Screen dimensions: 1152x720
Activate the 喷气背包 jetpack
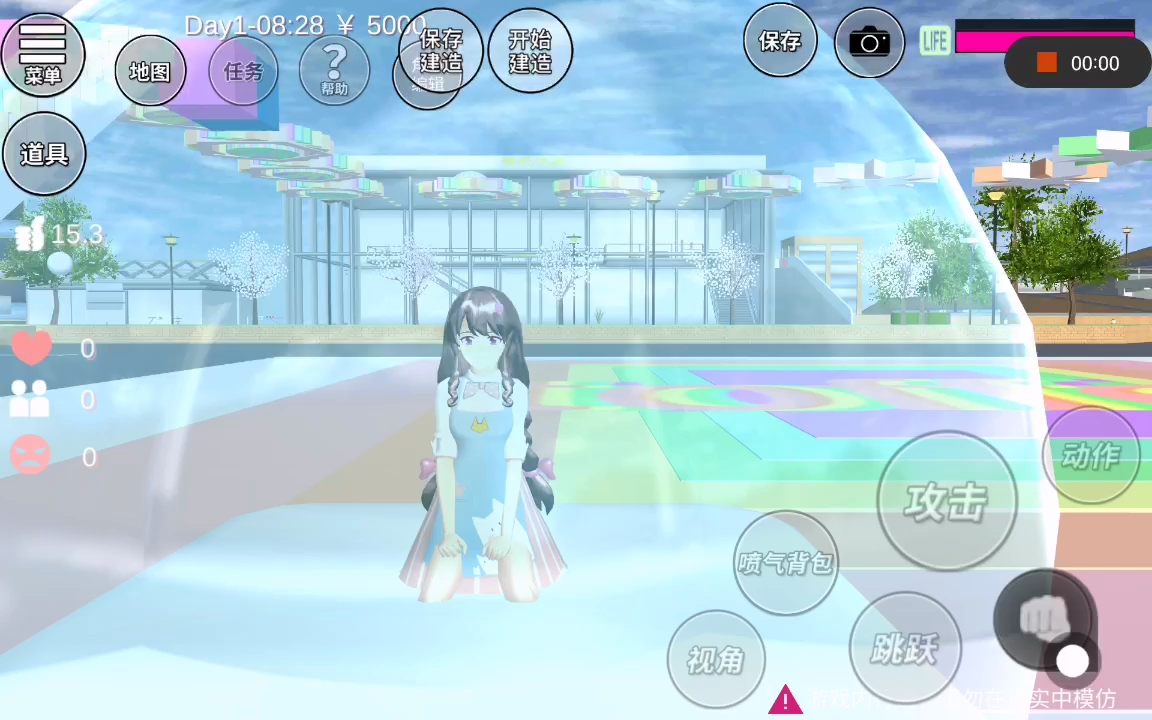point(785,563)
